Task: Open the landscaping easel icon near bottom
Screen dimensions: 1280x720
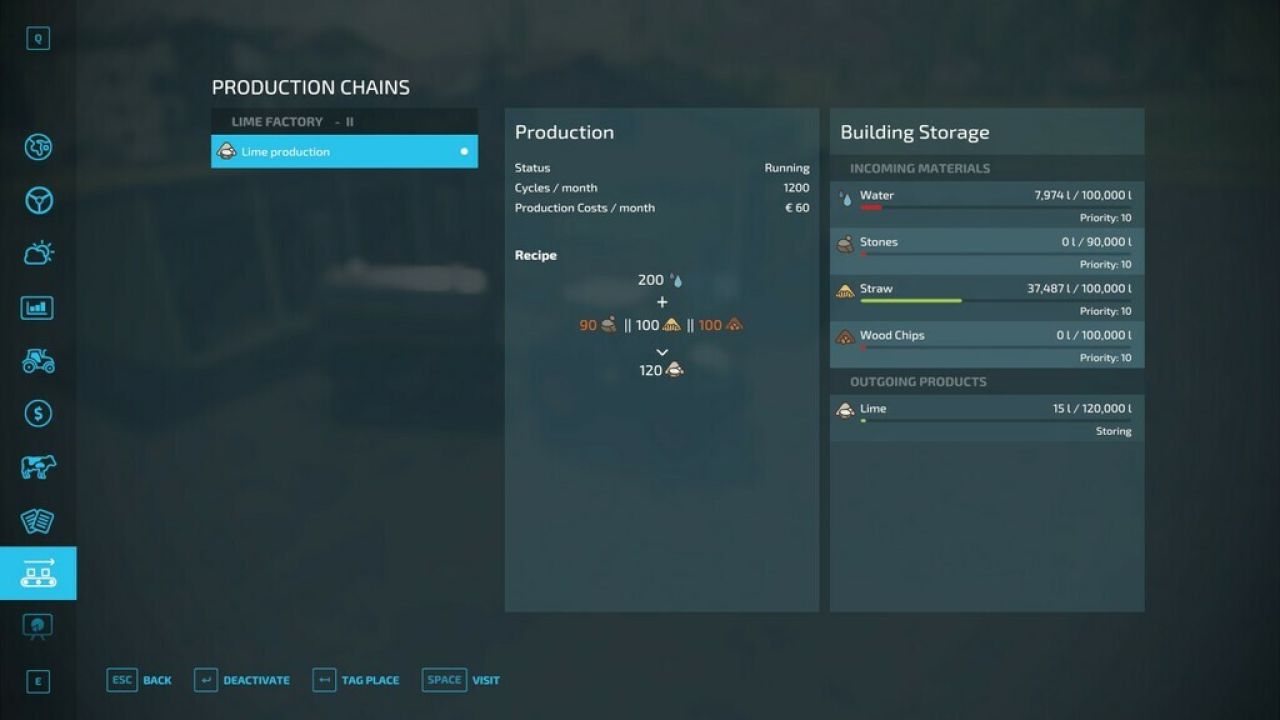Action: tap(38, 626)
